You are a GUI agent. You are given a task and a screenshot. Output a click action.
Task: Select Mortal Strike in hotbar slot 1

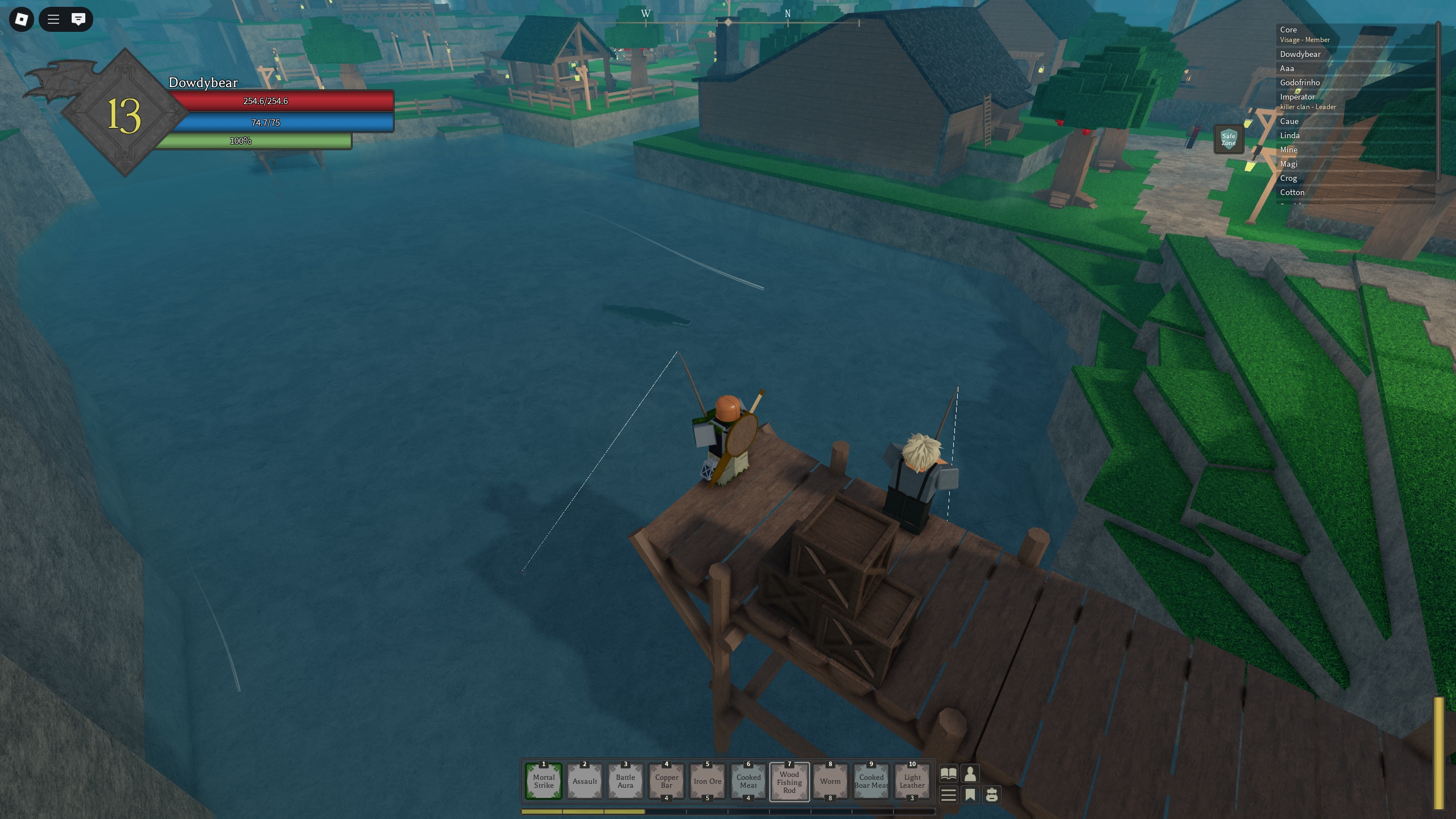point(543,781)
